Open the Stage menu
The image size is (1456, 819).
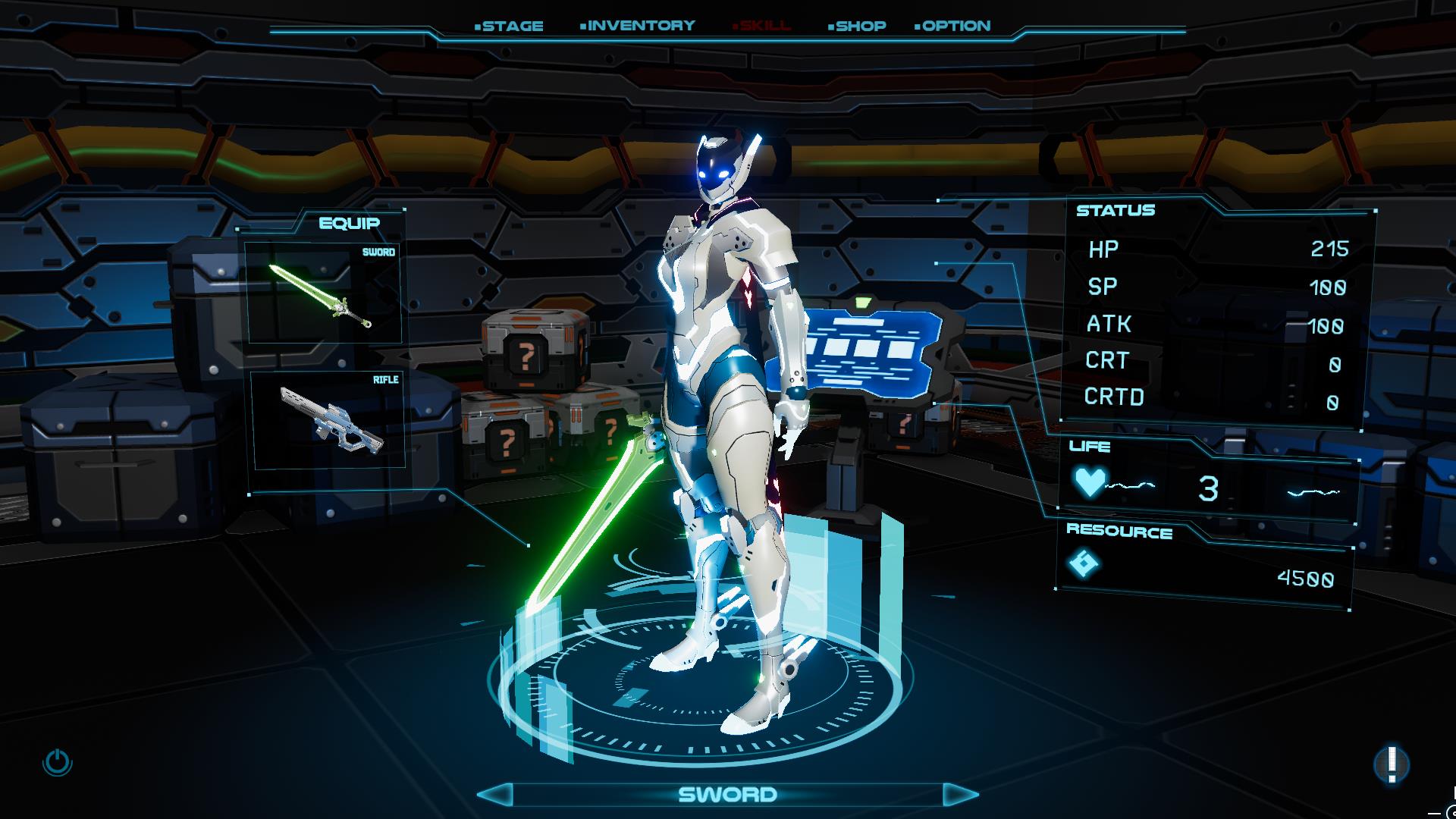pos(510,26)
